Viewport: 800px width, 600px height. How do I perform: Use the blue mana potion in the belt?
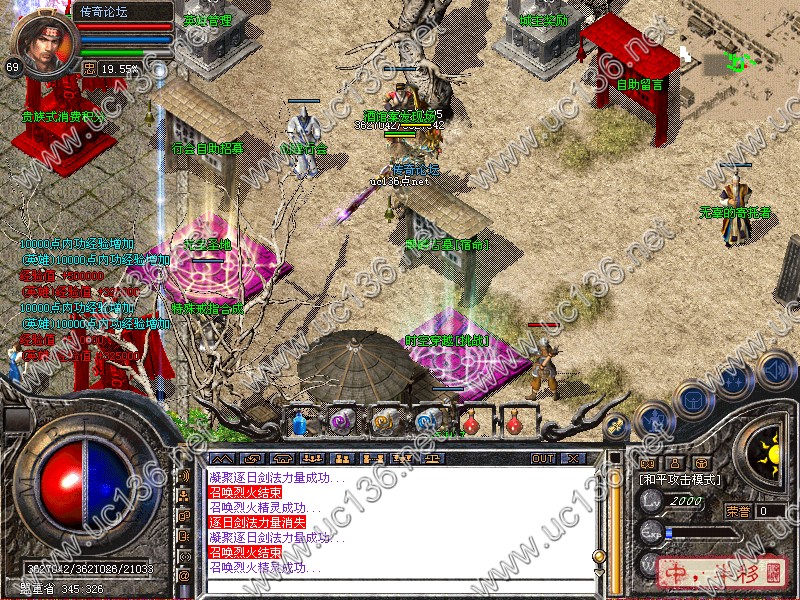click(299, 423)
